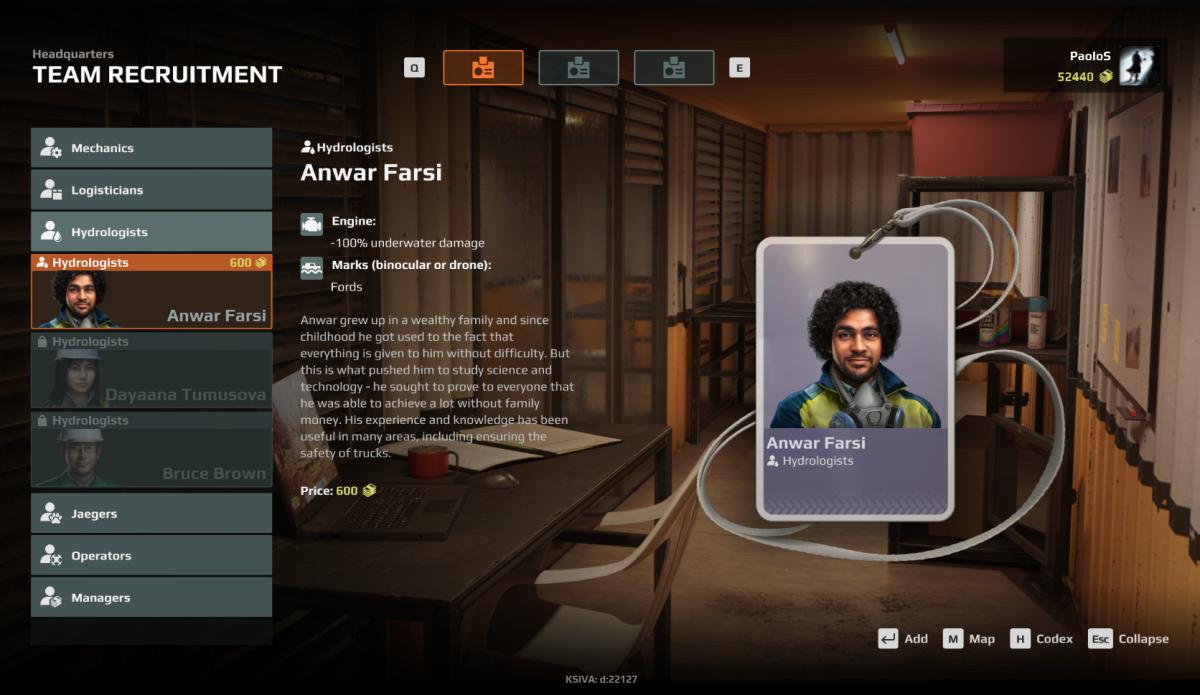
Task: Switch to the third badge tab
Action: [674, 68]
